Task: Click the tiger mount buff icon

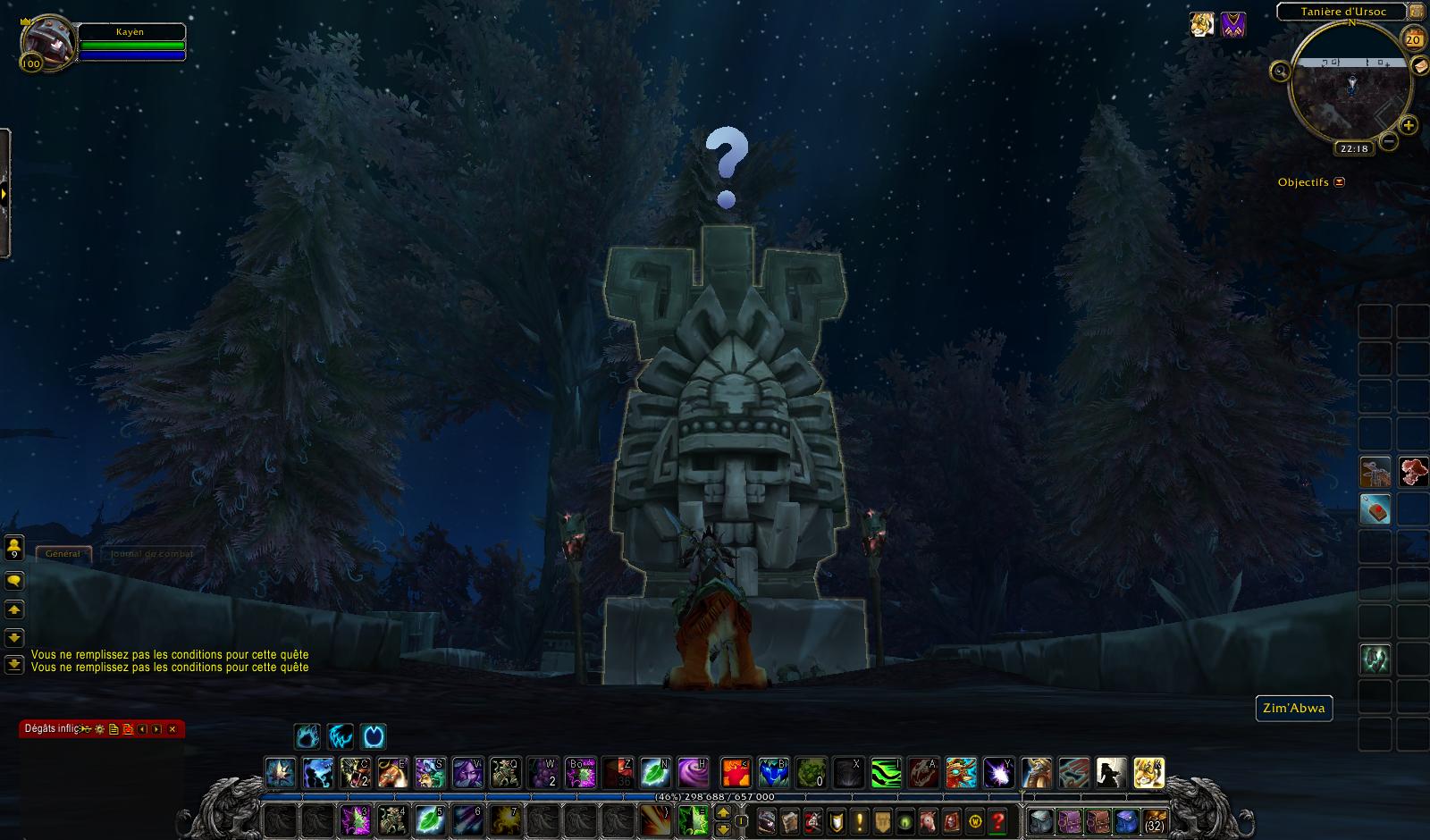Action: [x=1202, y=25]
